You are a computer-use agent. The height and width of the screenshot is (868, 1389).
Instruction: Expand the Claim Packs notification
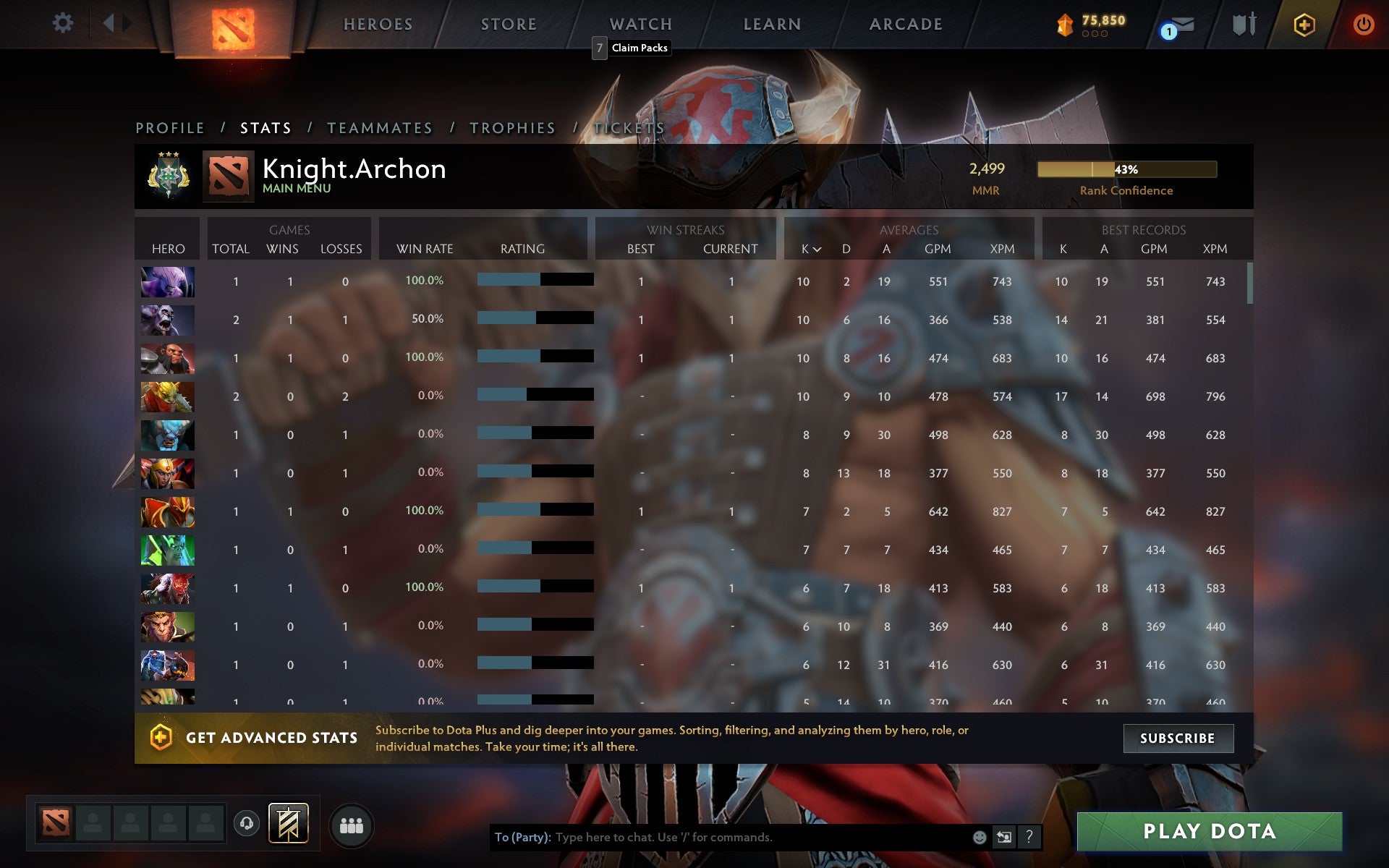[x=640, y=48]
